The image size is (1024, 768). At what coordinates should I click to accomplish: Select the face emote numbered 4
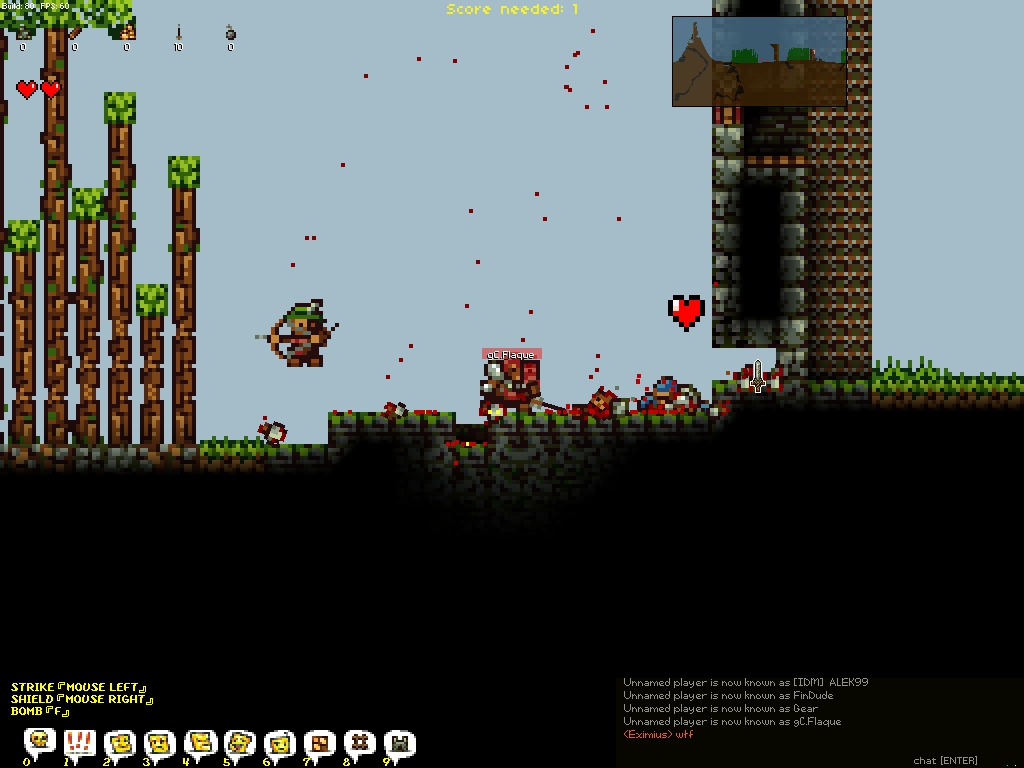(x=200, y=742)
